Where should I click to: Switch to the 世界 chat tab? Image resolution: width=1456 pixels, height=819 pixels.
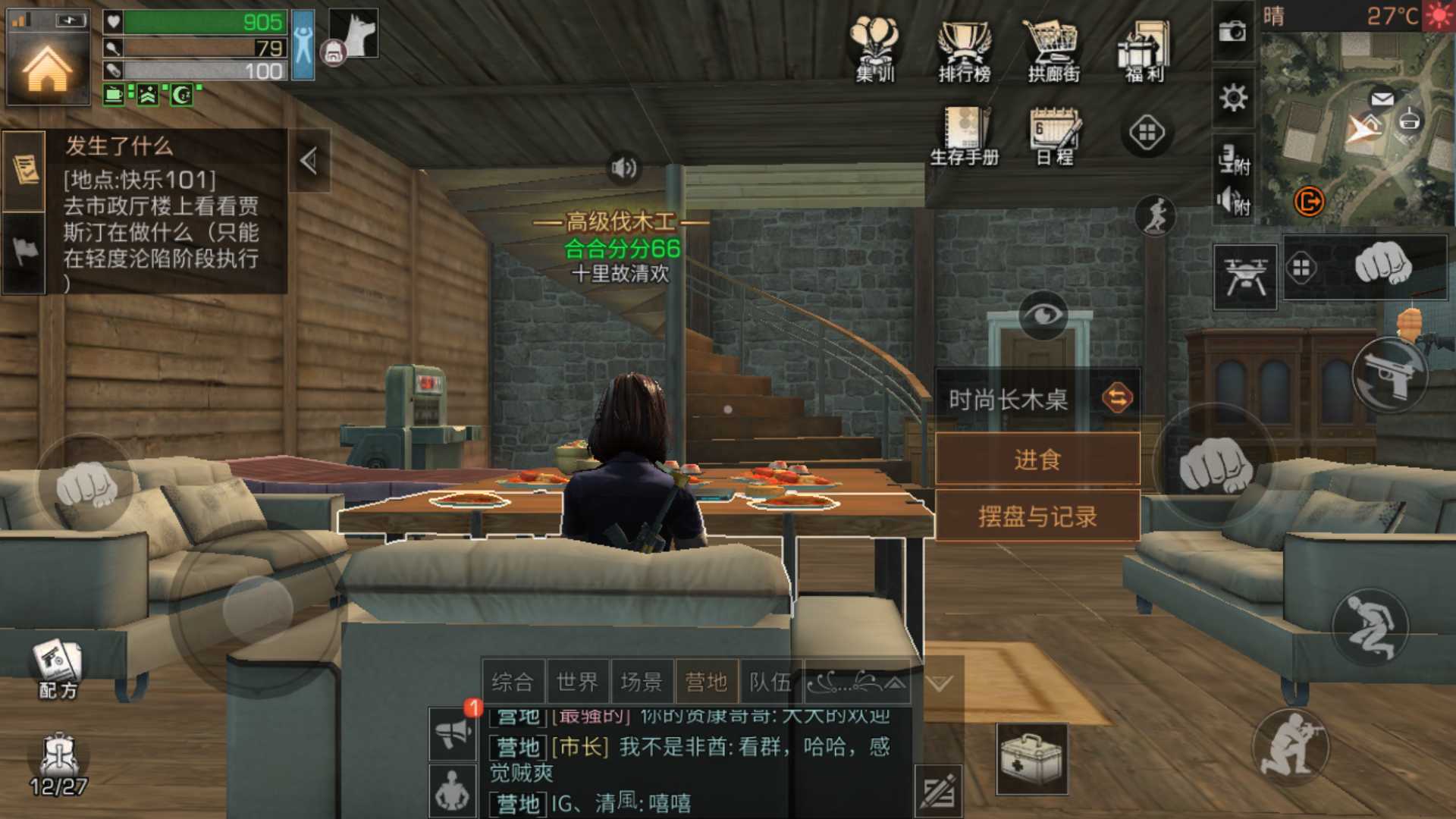[579, 681]
